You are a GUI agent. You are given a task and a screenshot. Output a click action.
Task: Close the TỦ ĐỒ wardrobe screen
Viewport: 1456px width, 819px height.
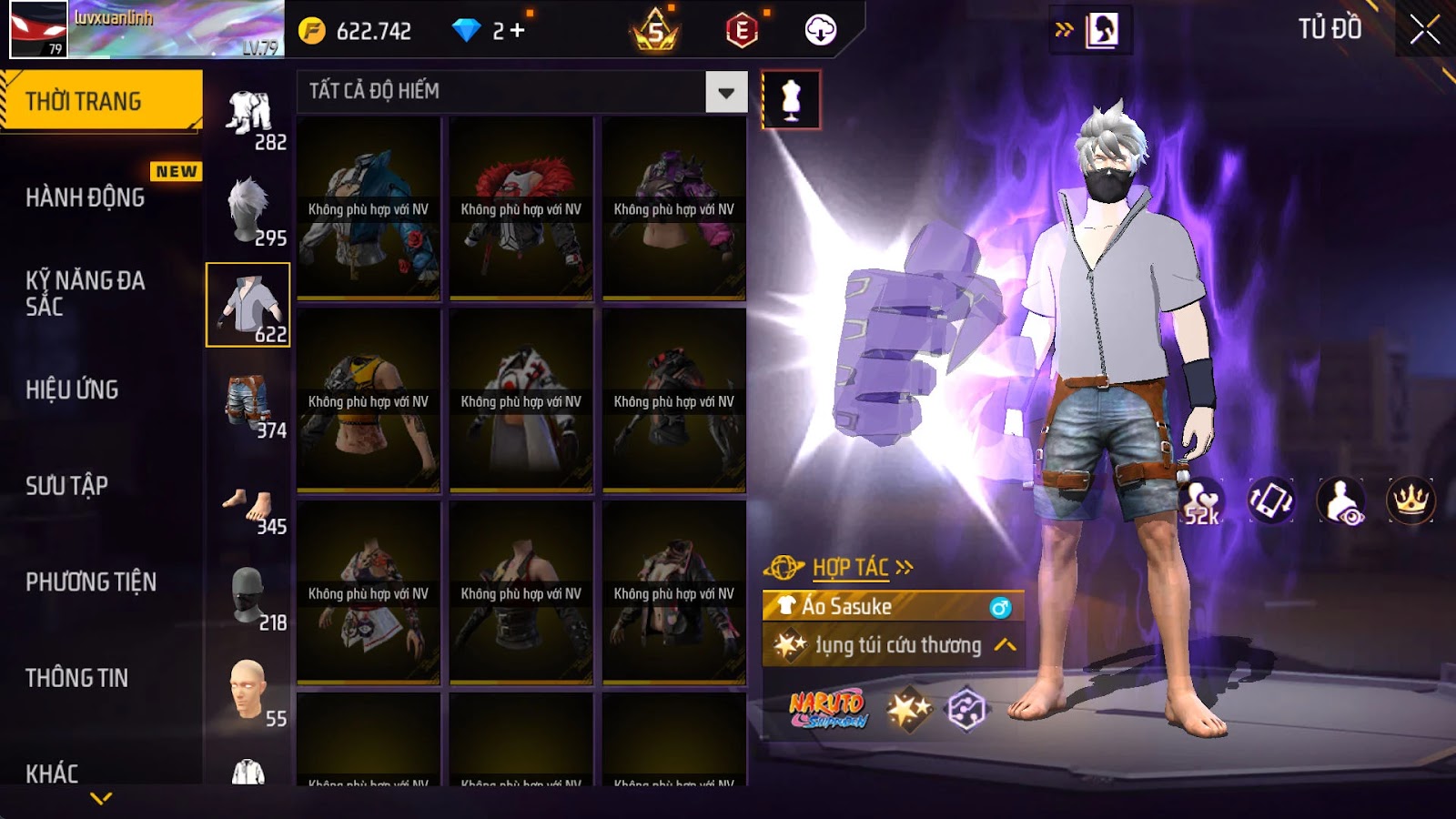(1424, 30)
